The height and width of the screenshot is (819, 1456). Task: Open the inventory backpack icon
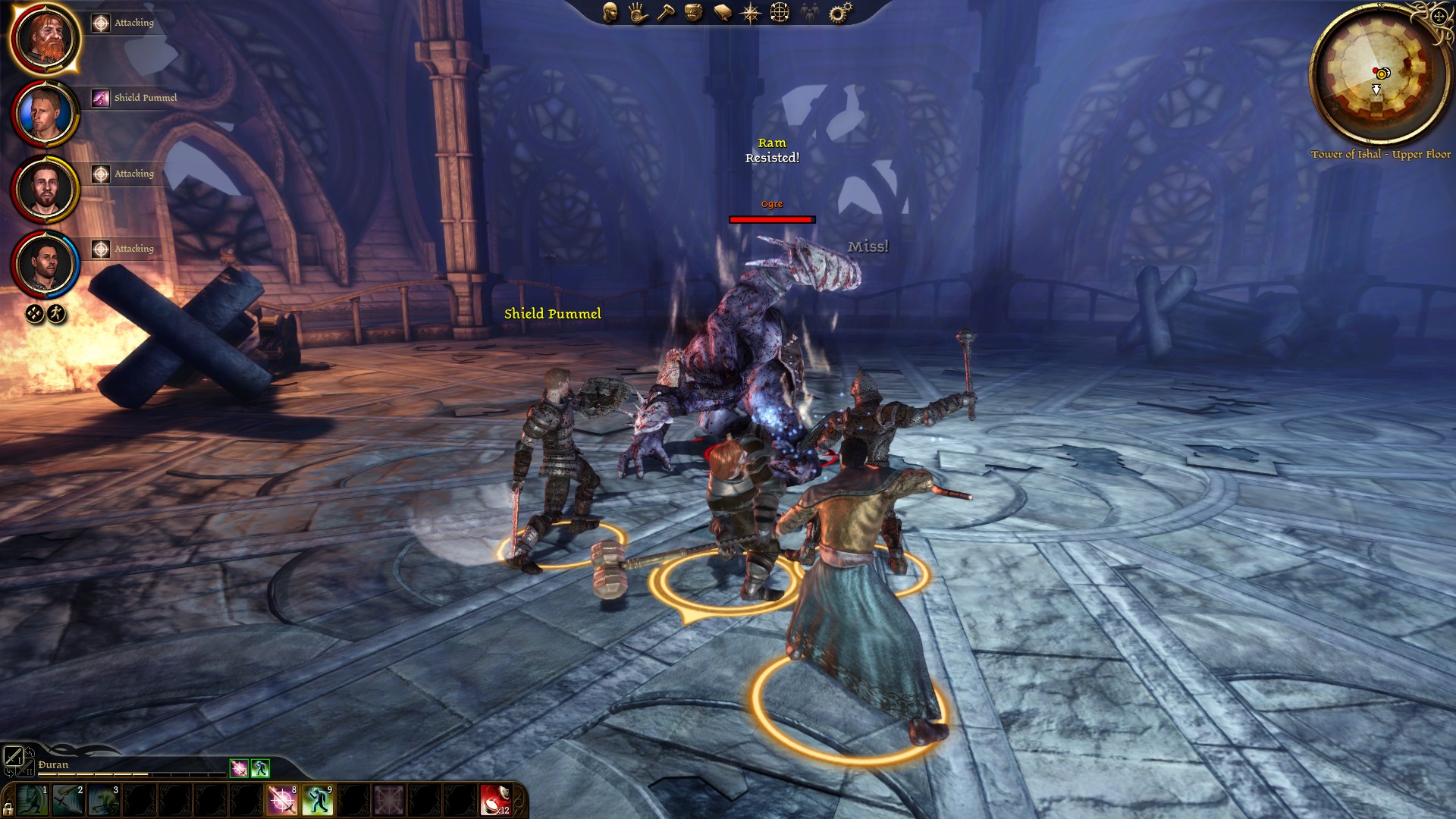pos(694,12)
